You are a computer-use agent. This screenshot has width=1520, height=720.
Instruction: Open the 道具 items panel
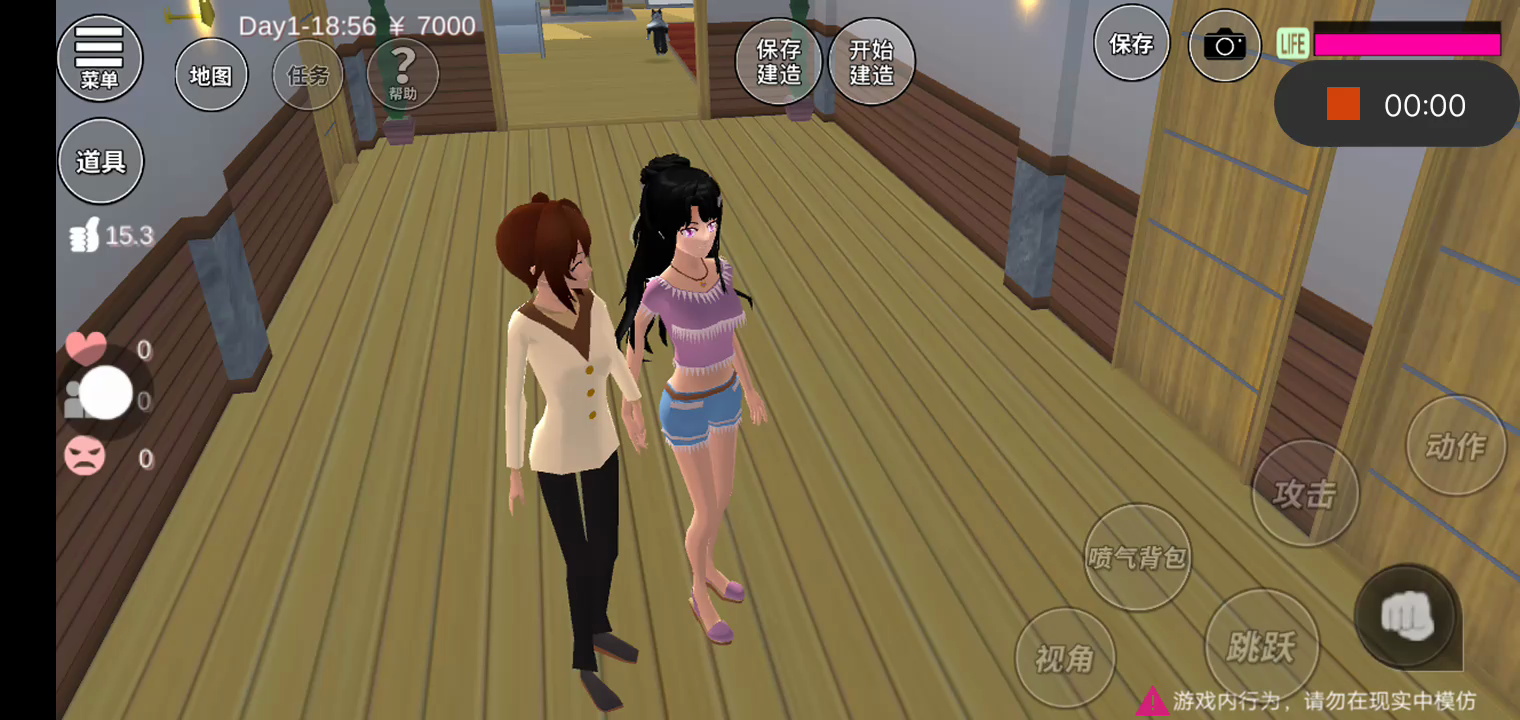coord(100,161)
